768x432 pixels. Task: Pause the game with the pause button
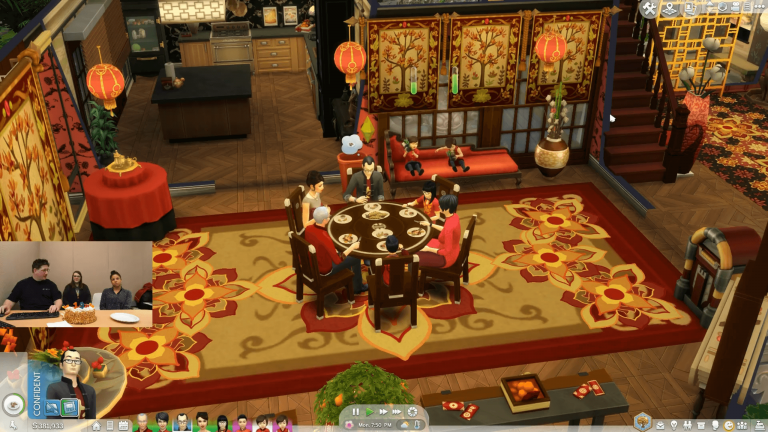(355, 411)
